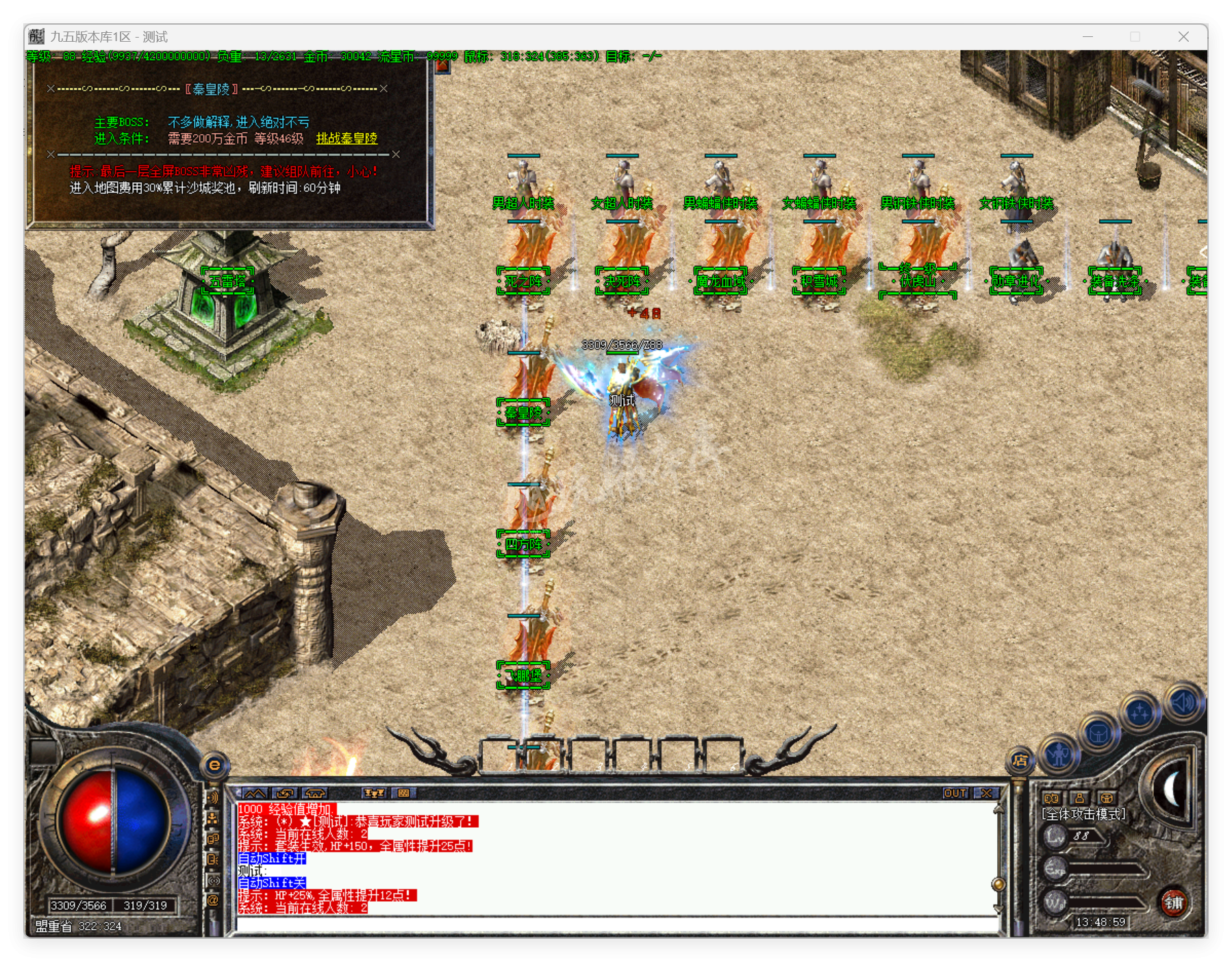The image size is (1232, 962).
Task: Close the game window
Action: [1183, 37]
